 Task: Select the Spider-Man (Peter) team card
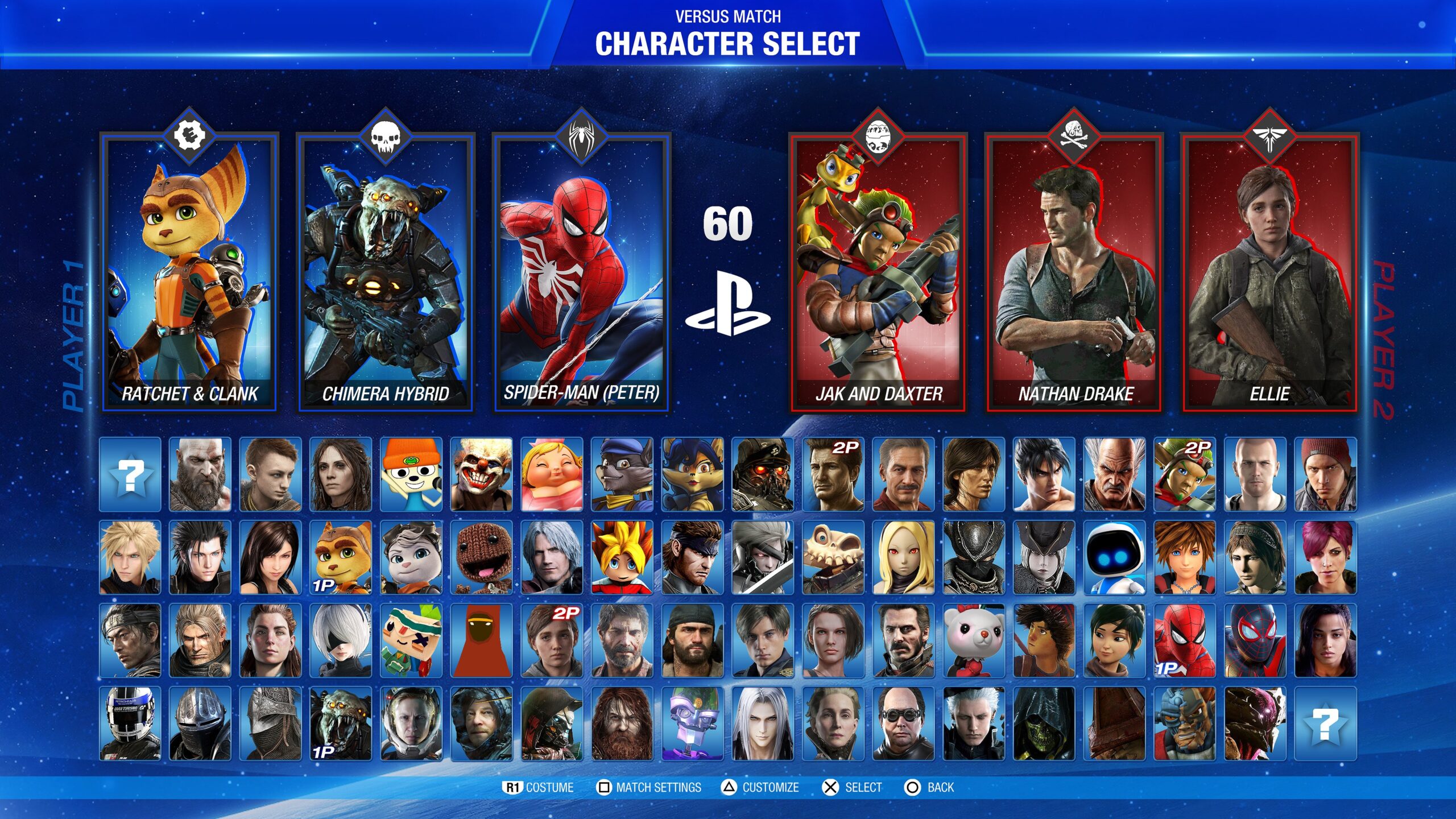pyautogui.click(x=581, y=273)
